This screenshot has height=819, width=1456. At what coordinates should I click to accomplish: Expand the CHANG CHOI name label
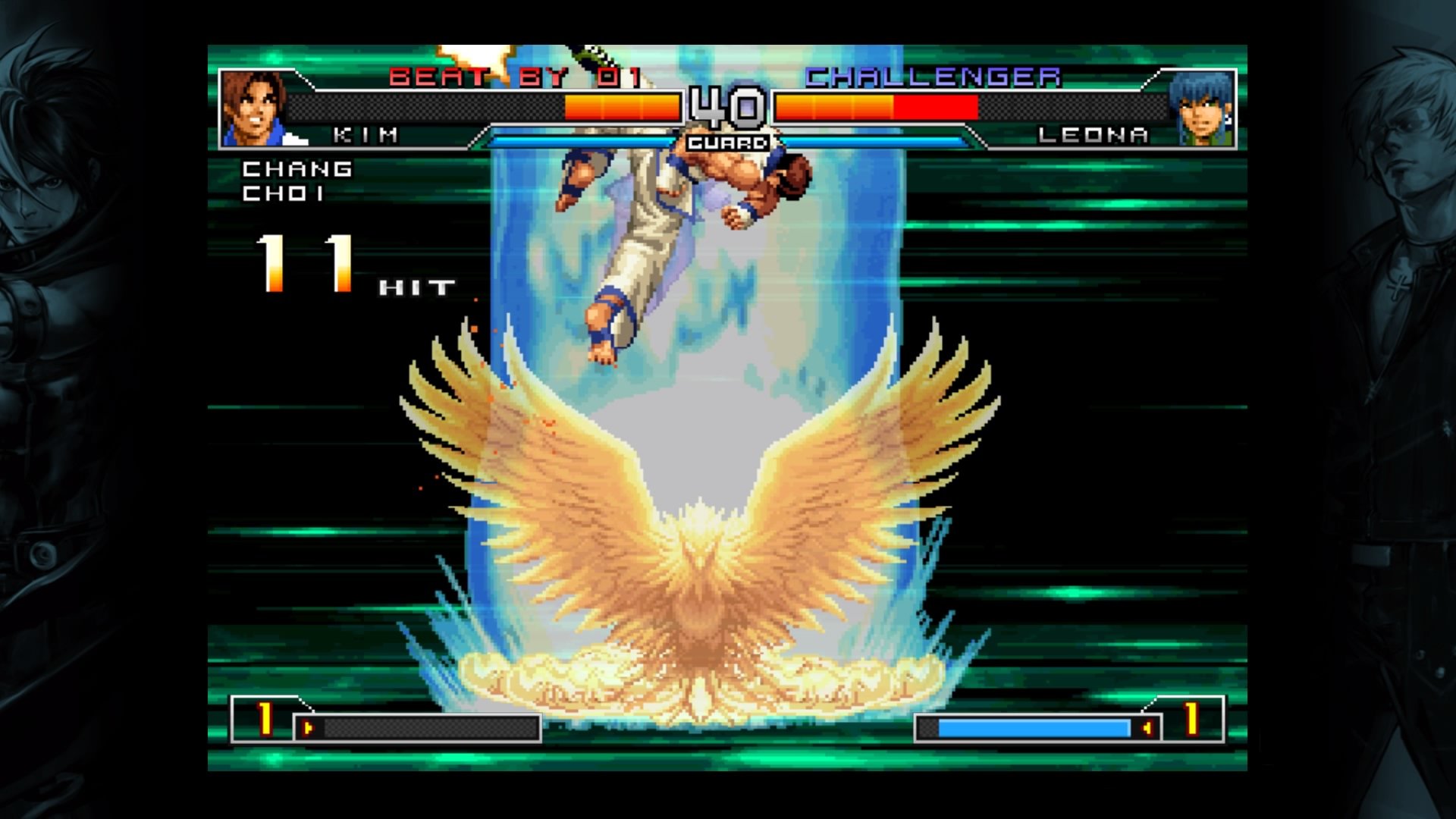pyautogui.click(x=296, y=182)
